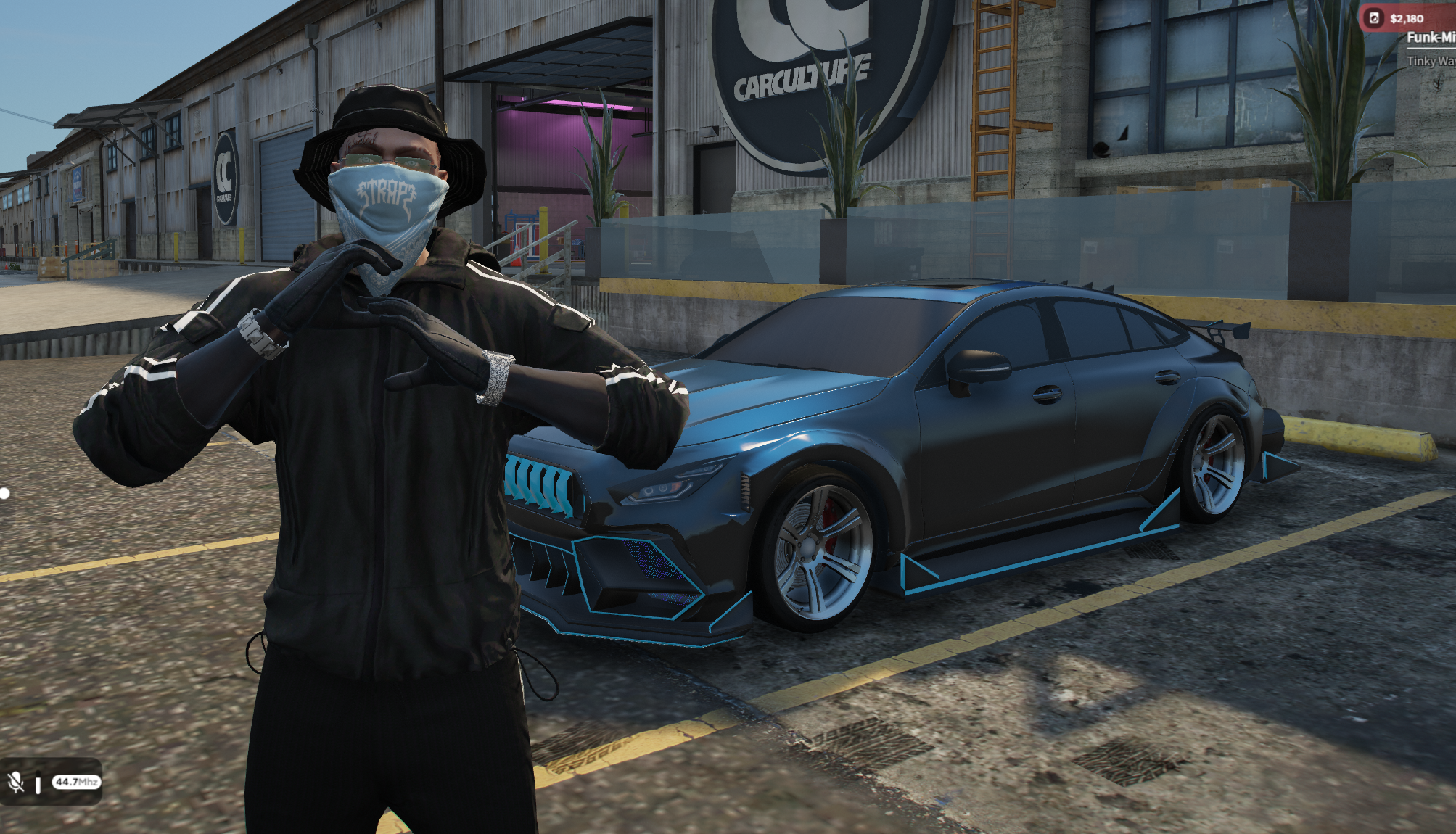Viewport: 1456px width, 834px height.
Task: Select the 44.7Mhz radio frequency badge
Action: point(76,782)
